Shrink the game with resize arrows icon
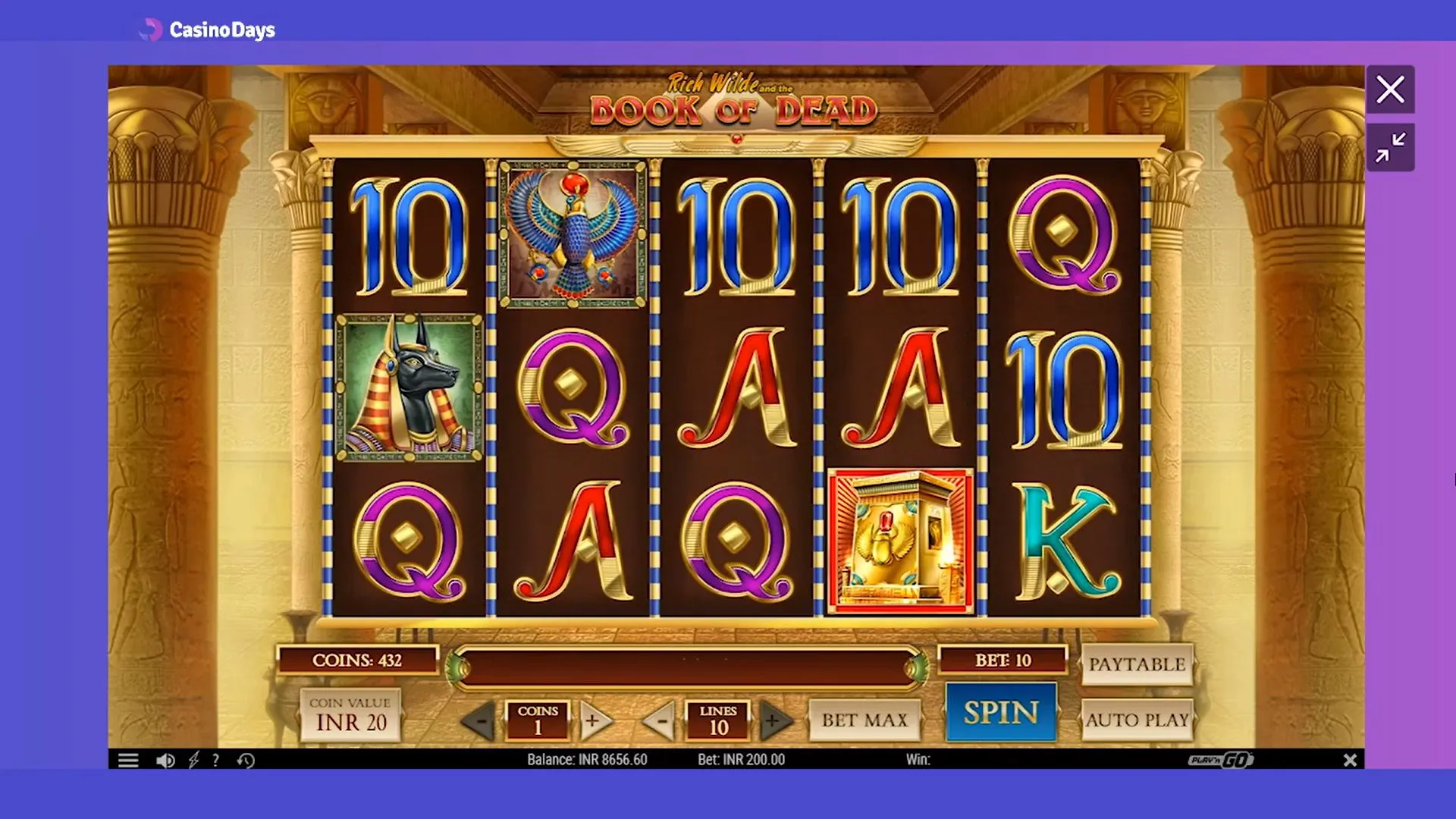1456x819 pixels. point(1390,147)
